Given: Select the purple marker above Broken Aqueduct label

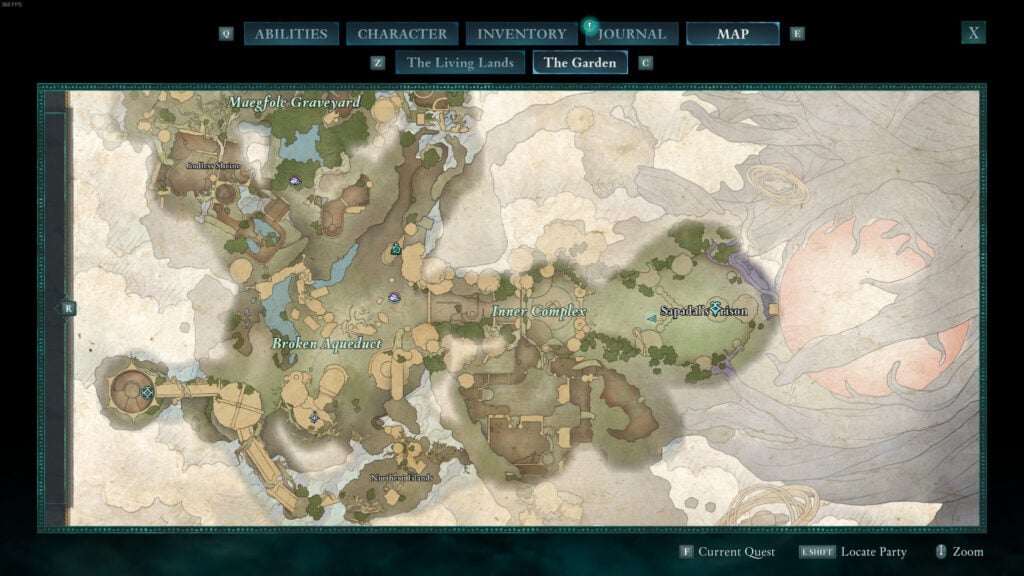Looking at the screenshot, I should tap(394, 297).
